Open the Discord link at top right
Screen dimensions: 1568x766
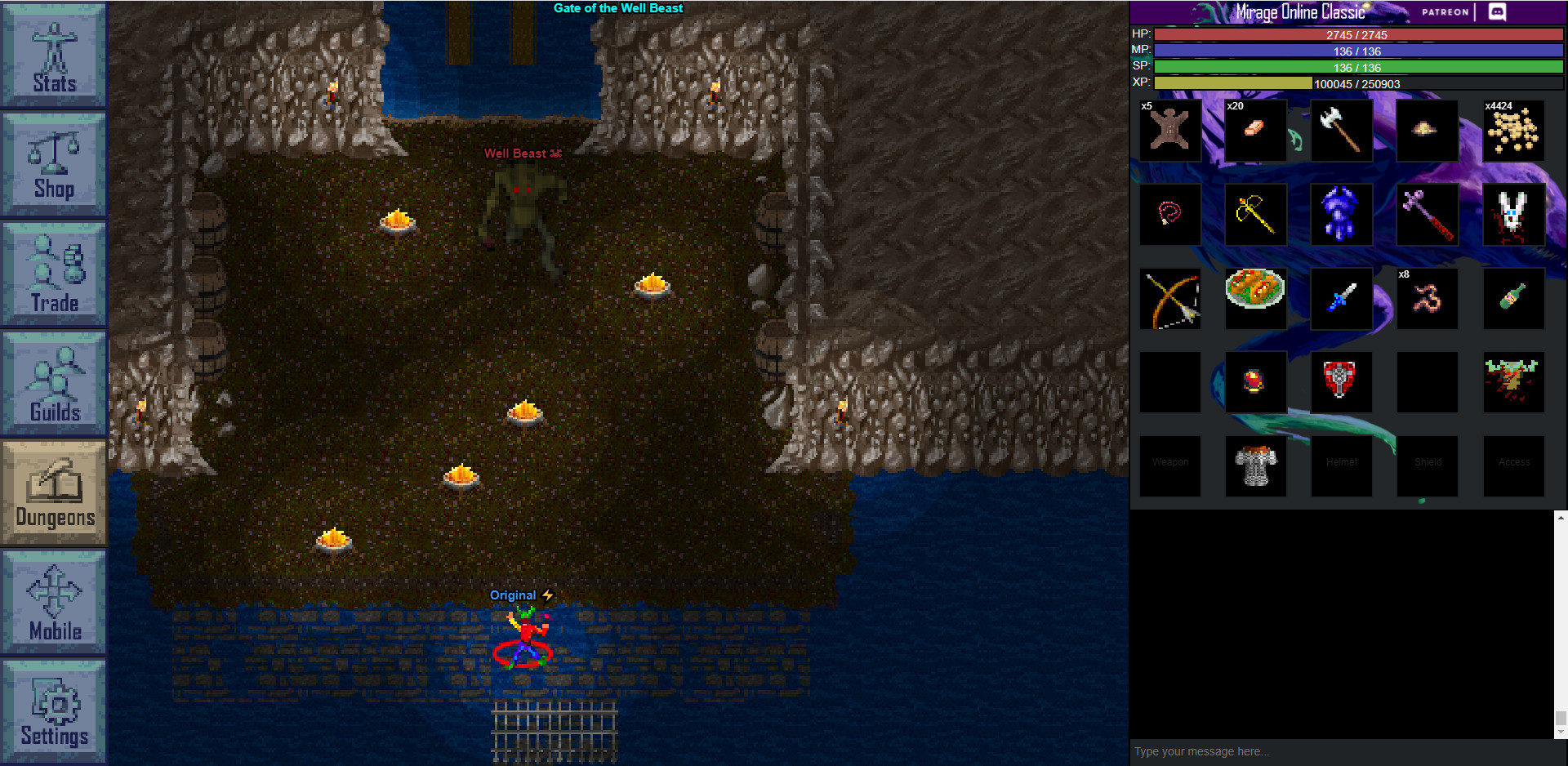click(1497, 12)
